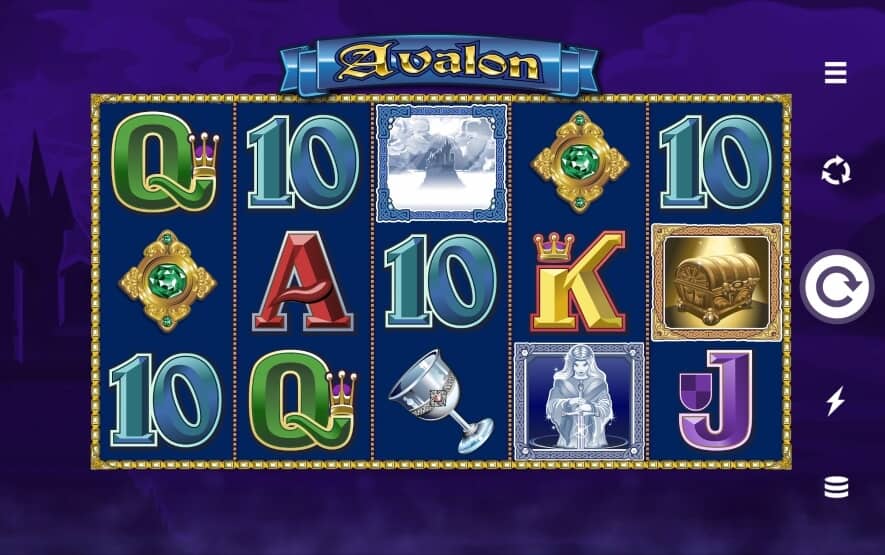Open the hamburger menu
Image resolution: width=885 pixels, height=555 pixels.
[835, 73]
